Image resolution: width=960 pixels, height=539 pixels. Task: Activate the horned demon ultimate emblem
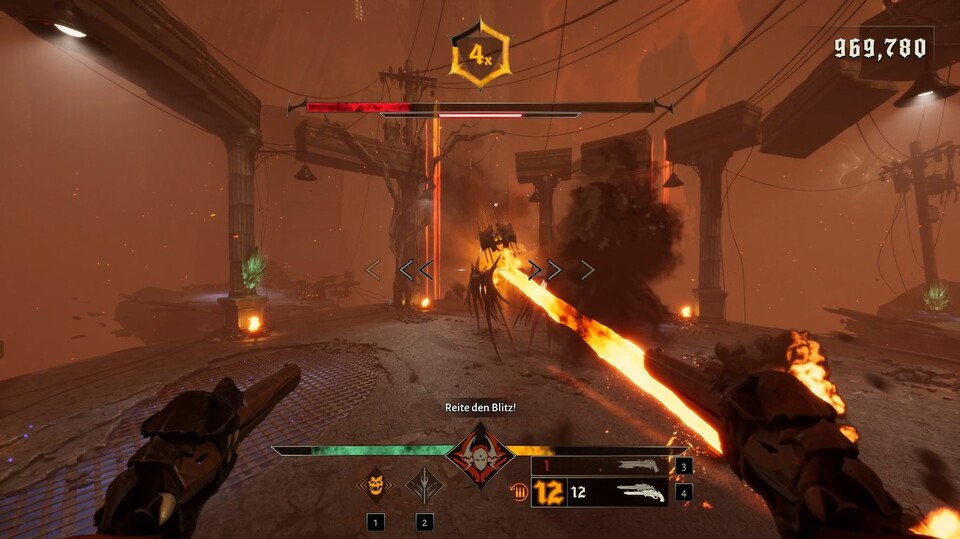point(481,456)
